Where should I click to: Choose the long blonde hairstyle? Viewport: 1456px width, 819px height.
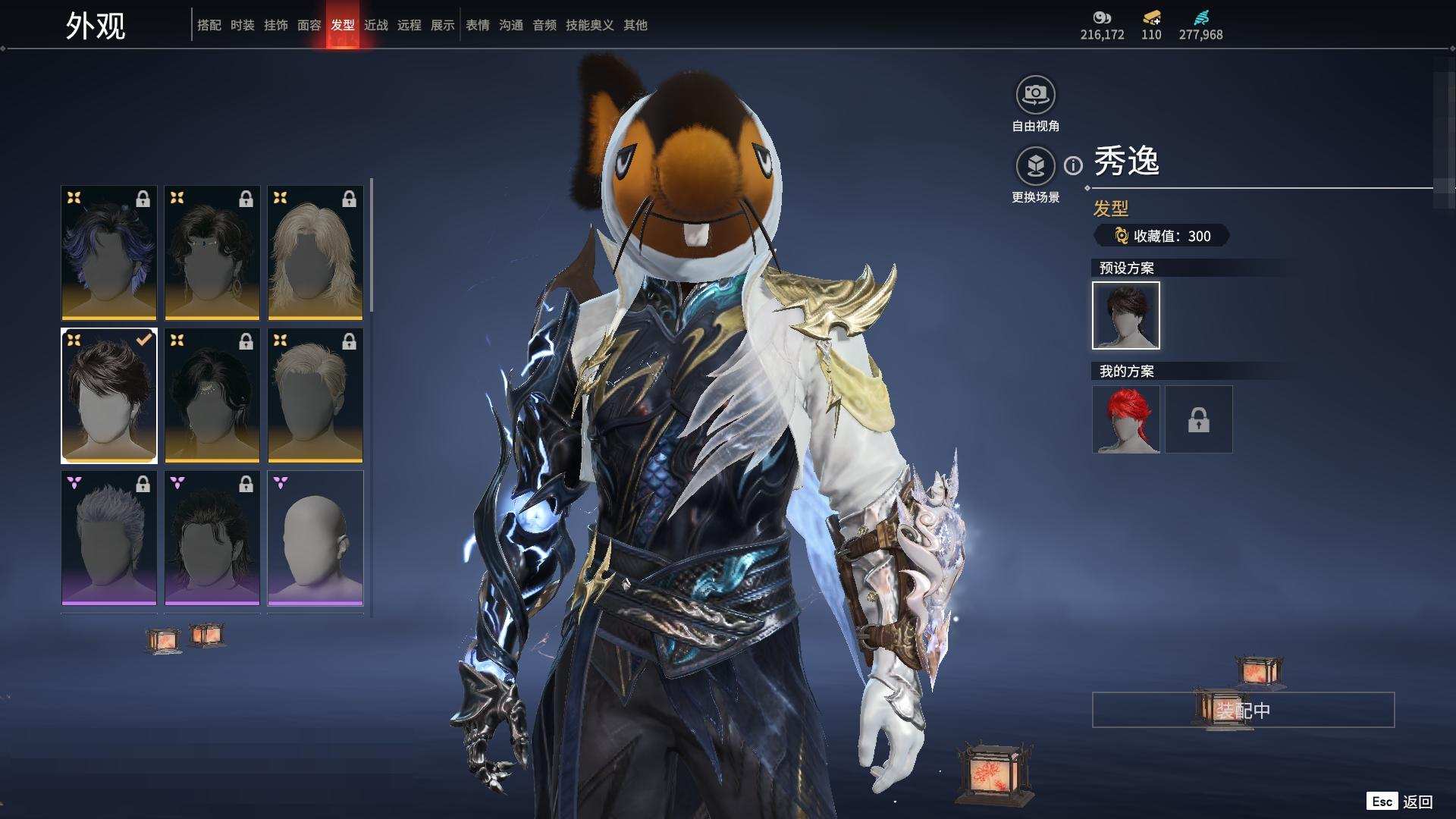[x=315, y=253]
